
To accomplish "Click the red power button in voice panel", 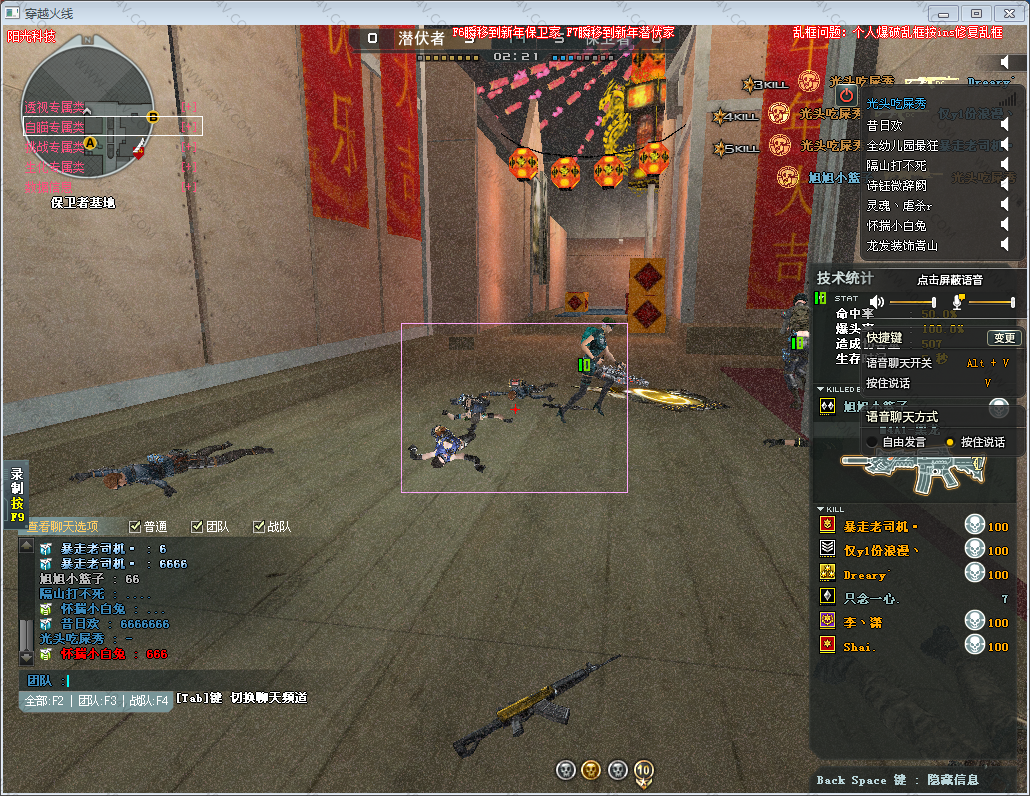I will click(847, 95).
